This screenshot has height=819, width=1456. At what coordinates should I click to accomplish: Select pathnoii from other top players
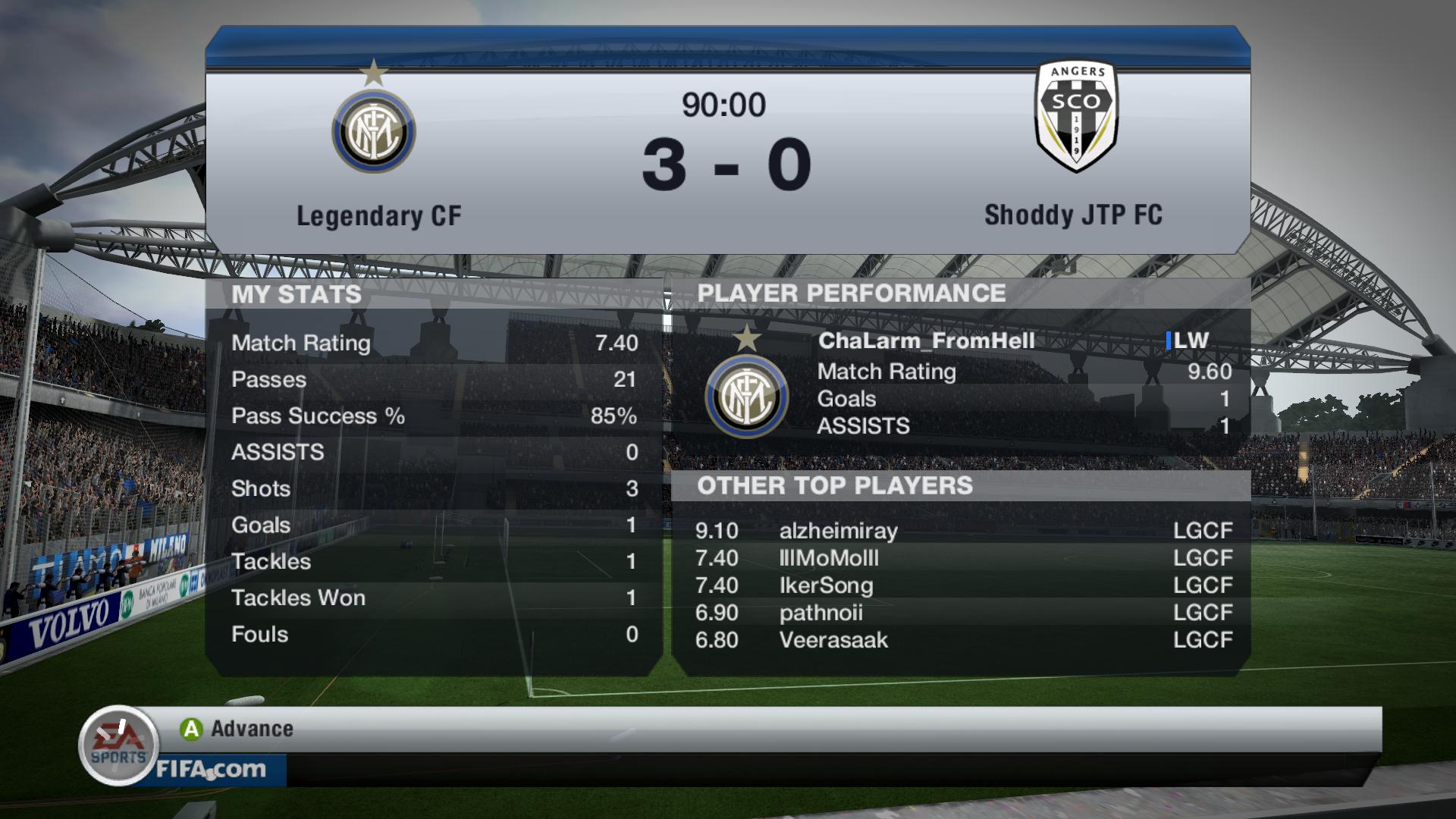(x=821, y=613)
